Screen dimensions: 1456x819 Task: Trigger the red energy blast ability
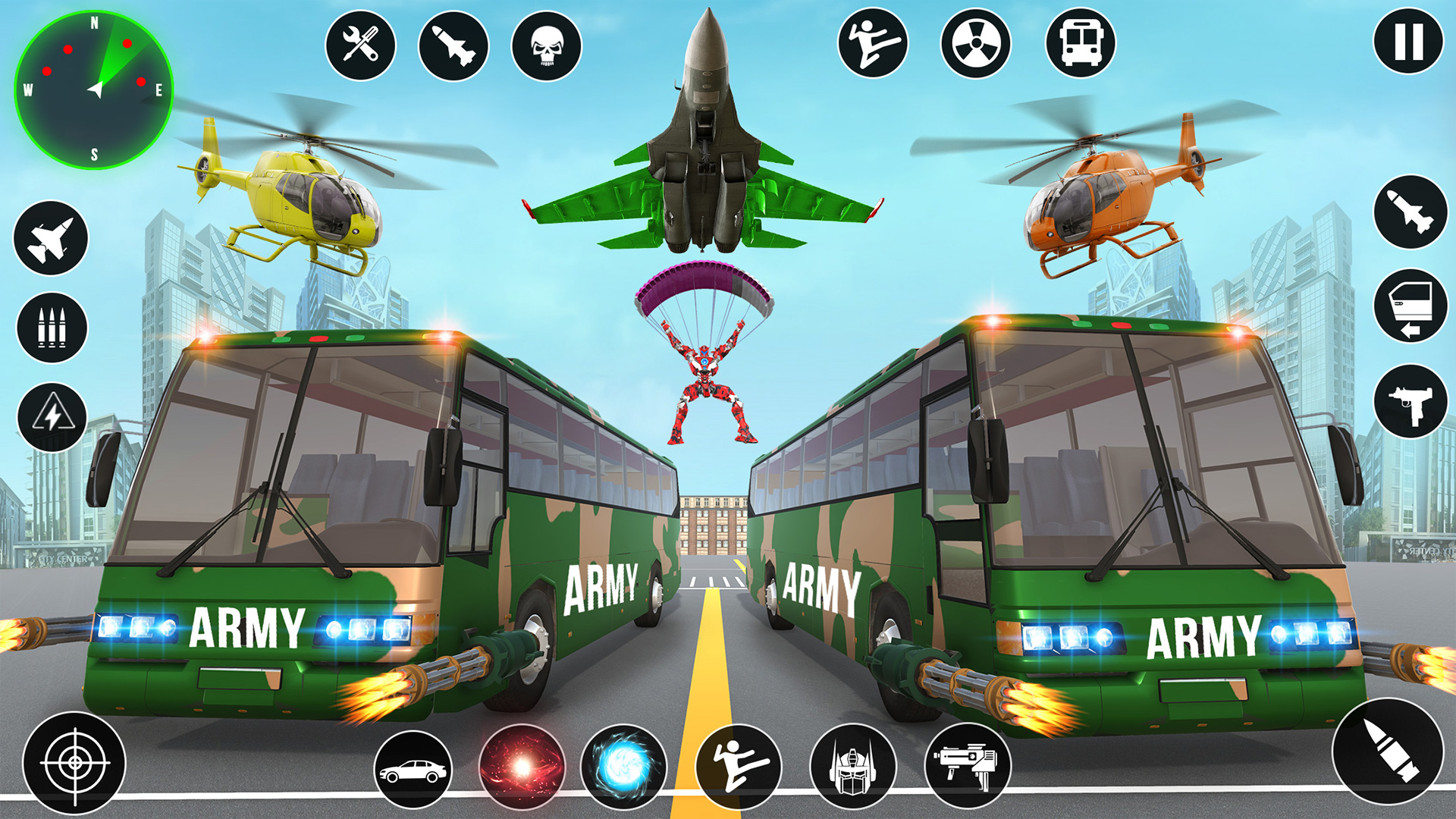pyautogui.click(x=522, y=767)
